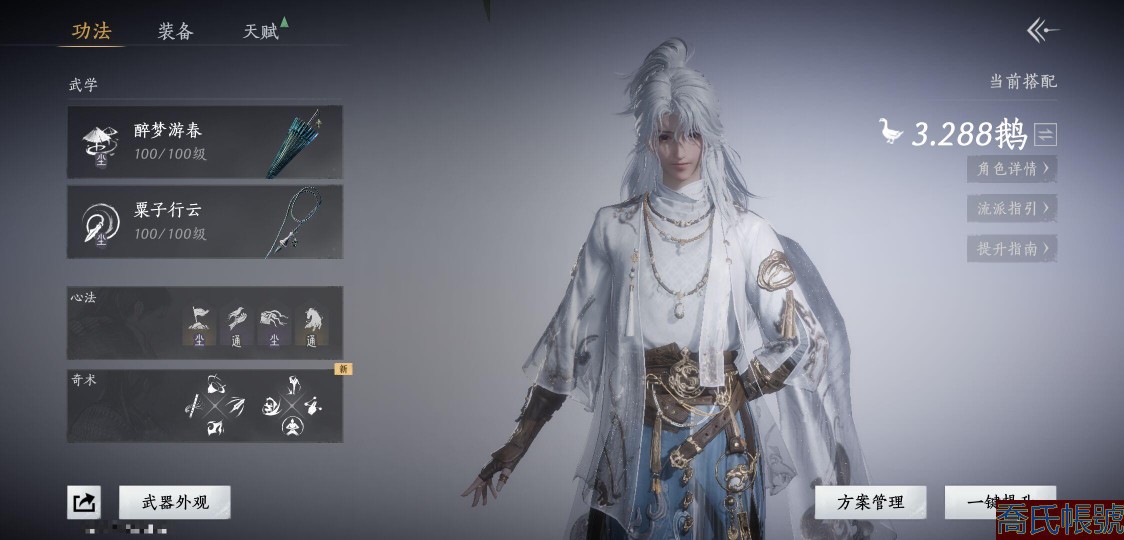Toggle the swap icon beside the score
Viewport: 1124px width, 540px height.
1046,134
